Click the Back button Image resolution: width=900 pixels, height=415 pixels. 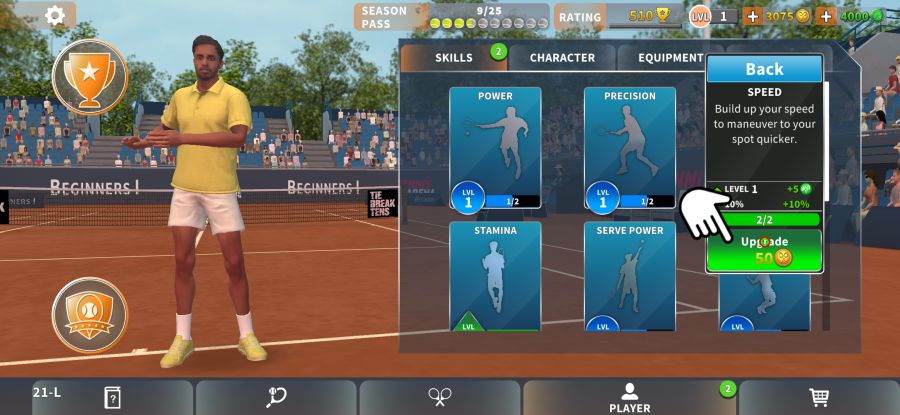point(764,69)
